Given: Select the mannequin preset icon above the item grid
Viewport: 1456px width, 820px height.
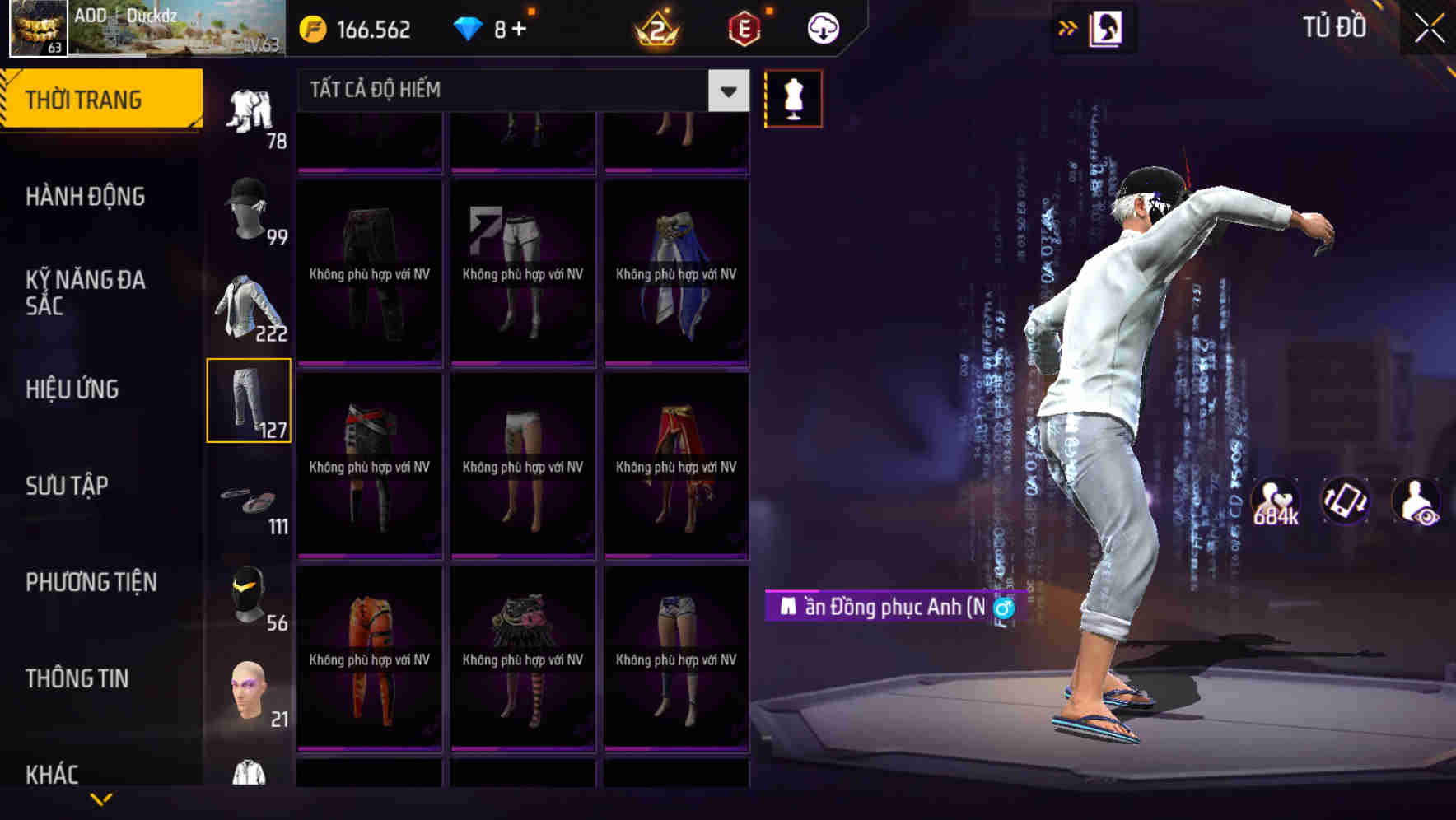Looking at the screenshot, I should coord(793,97).
